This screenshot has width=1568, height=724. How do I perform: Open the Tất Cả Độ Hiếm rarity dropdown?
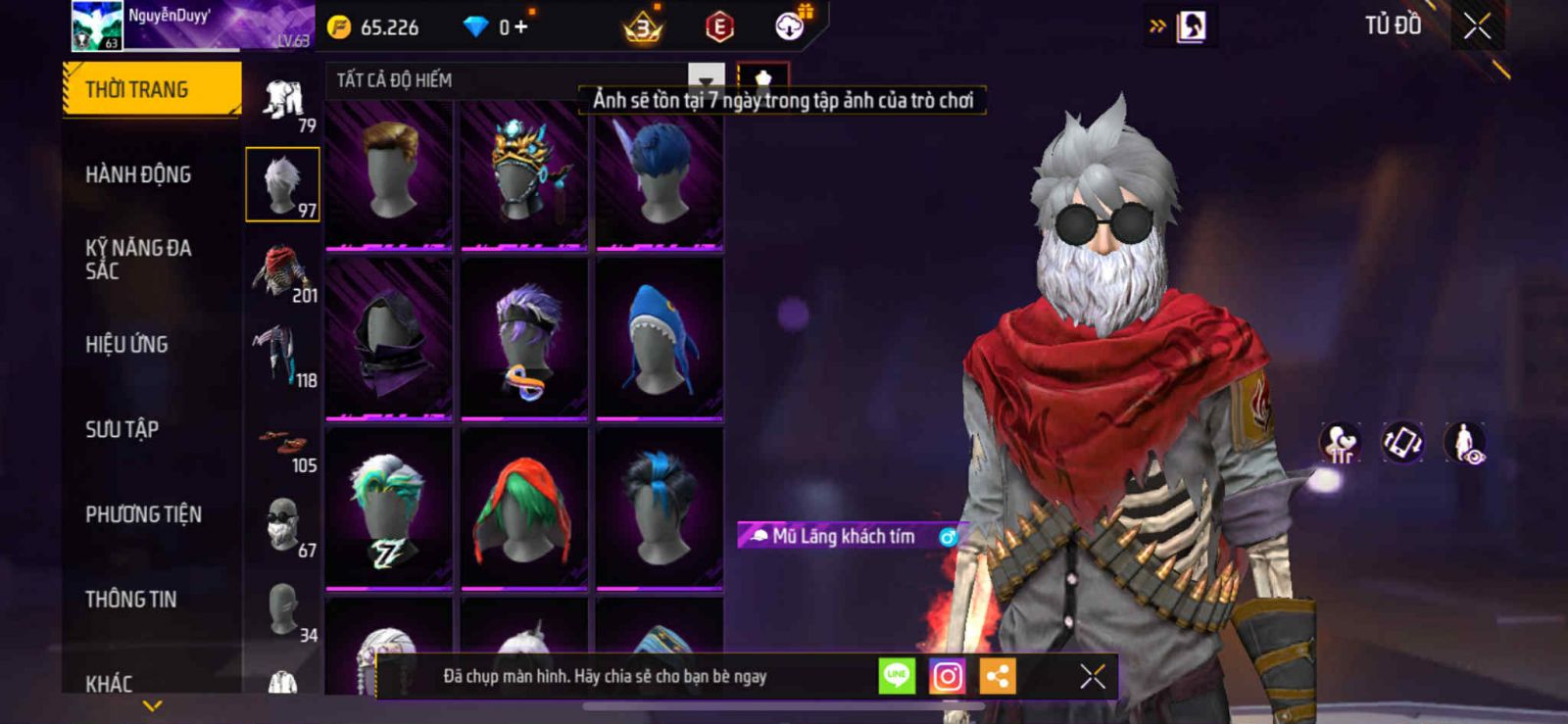pos(706,80)
